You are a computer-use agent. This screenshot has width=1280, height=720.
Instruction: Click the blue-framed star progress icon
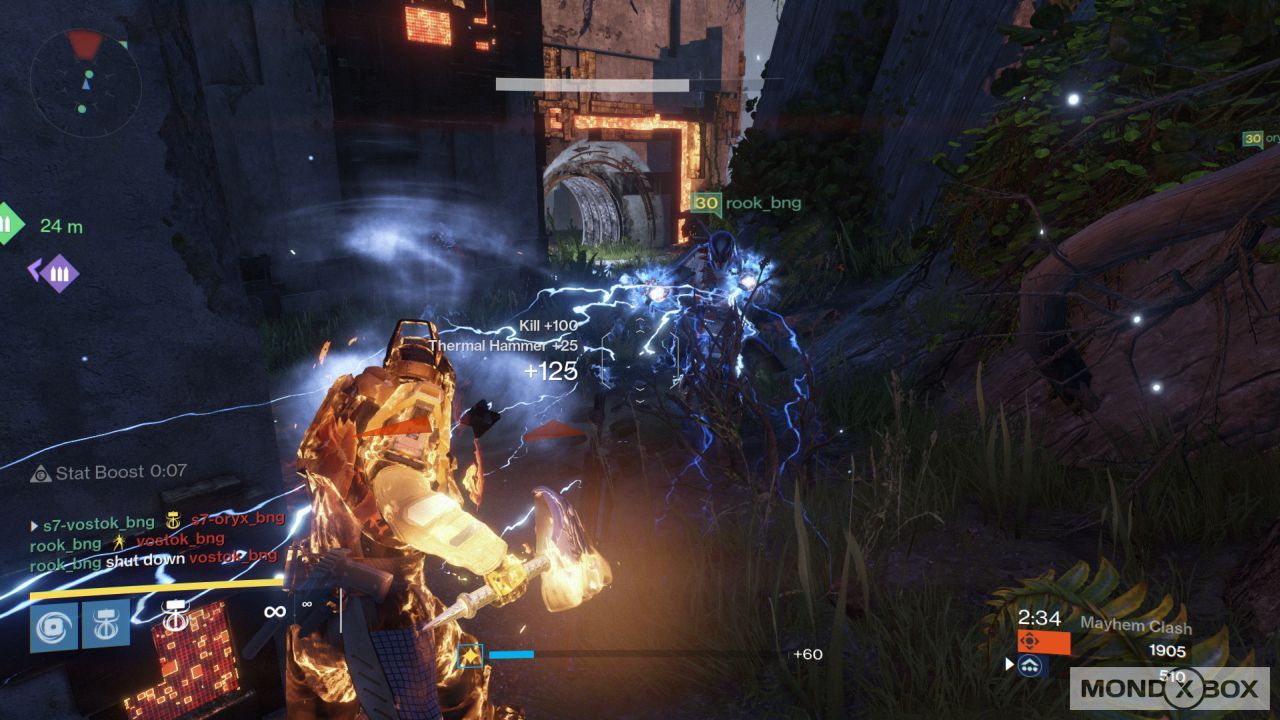[469, 656]
